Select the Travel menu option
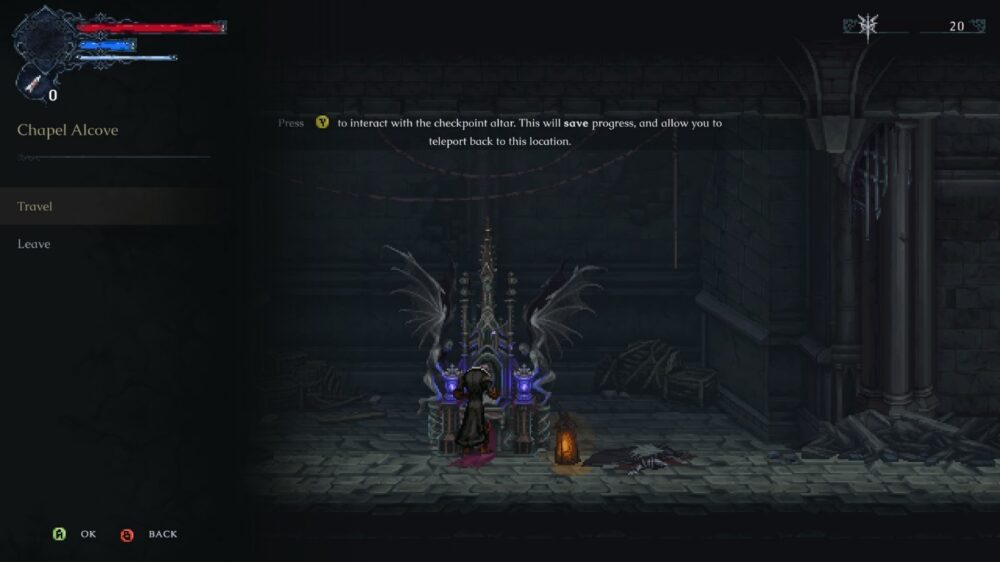The height and width of the screenshot is (562, 1000). tap(35, 207)
